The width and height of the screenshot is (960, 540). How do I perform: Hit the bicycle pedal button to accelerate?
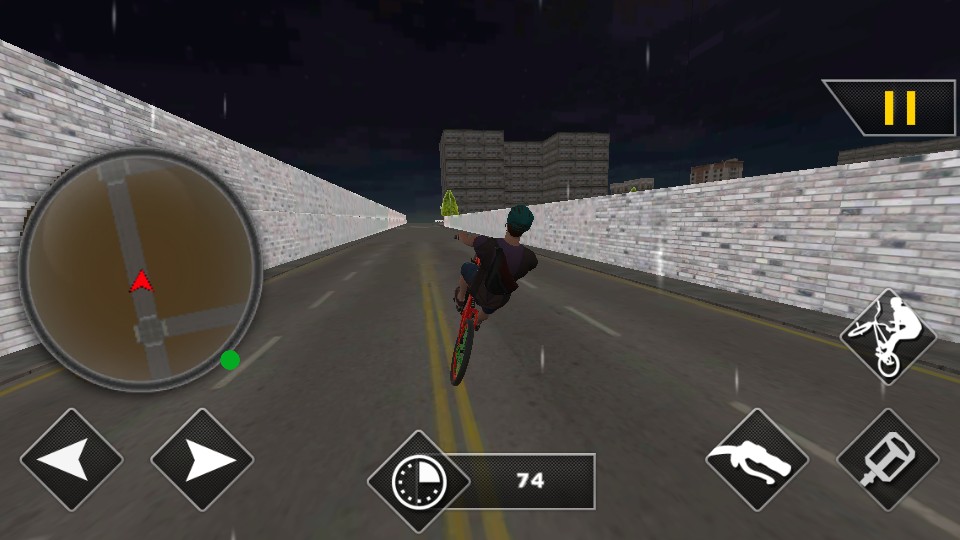pos(887,460)
